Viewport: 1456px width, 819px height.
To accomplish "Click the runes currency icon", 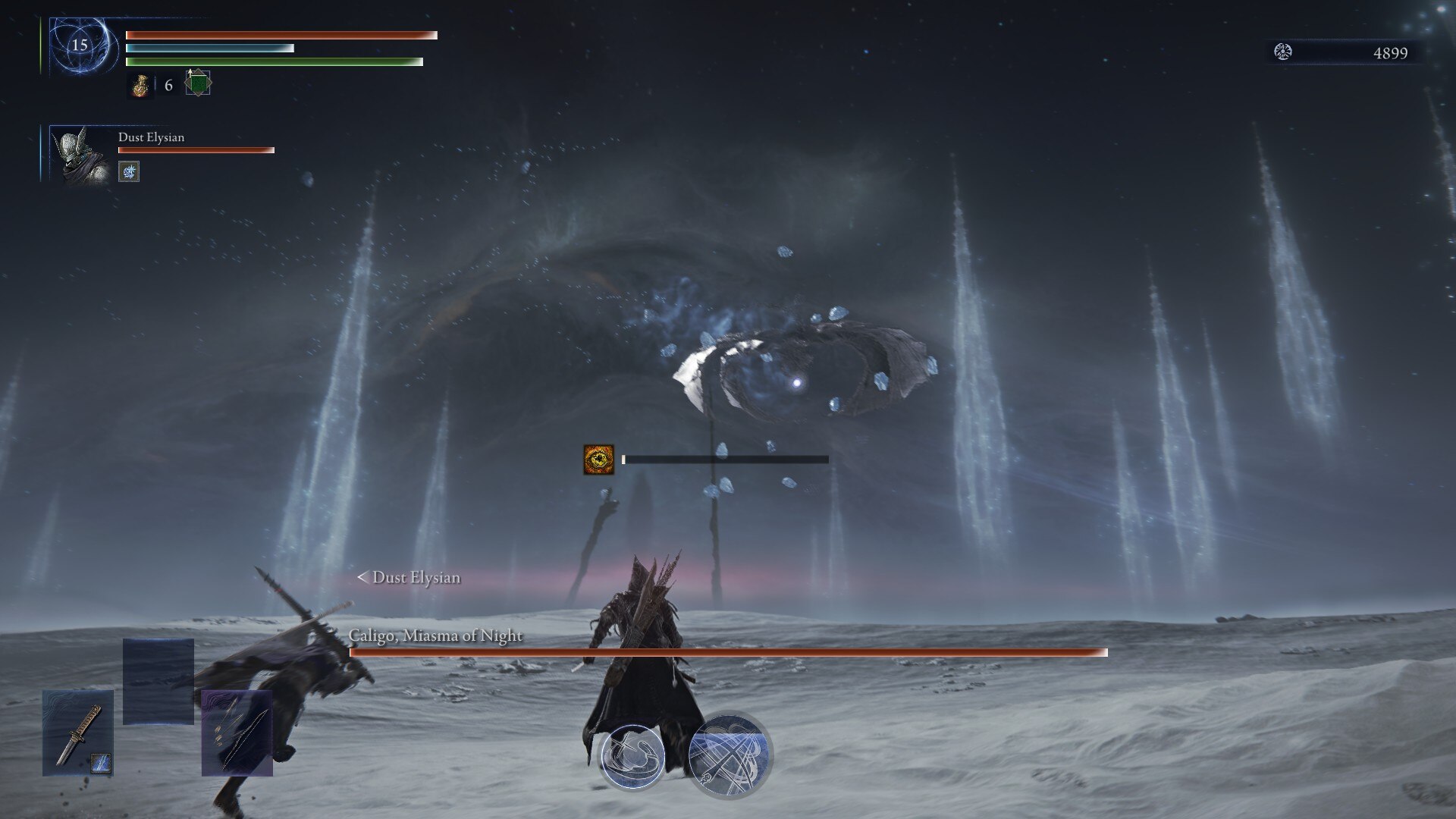I will click(x=1283, y=52).
